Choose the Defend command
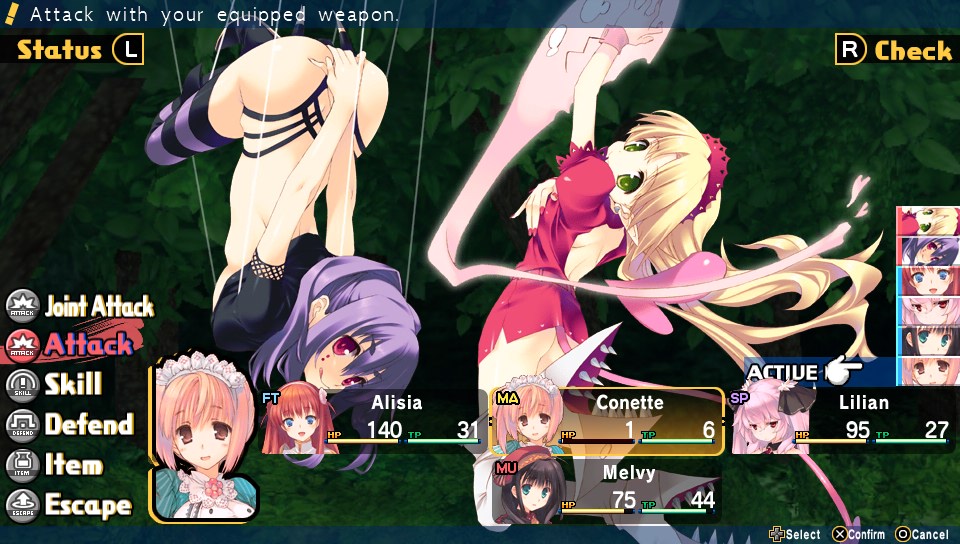The image size is (960, 544). pyautogui.click(x=72, y=425)
